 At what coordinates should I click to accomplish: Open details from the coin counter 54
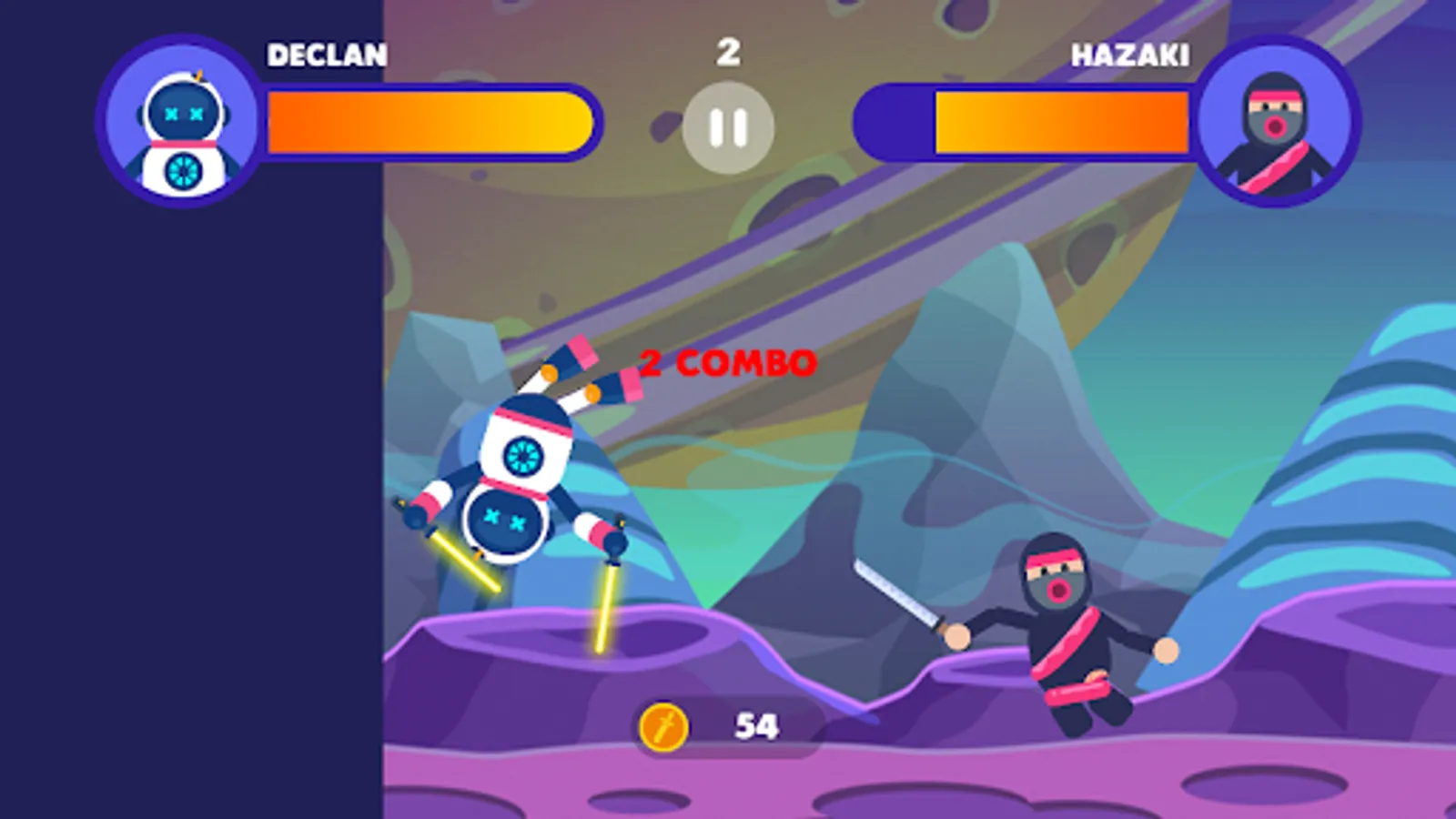click(752, 724)
